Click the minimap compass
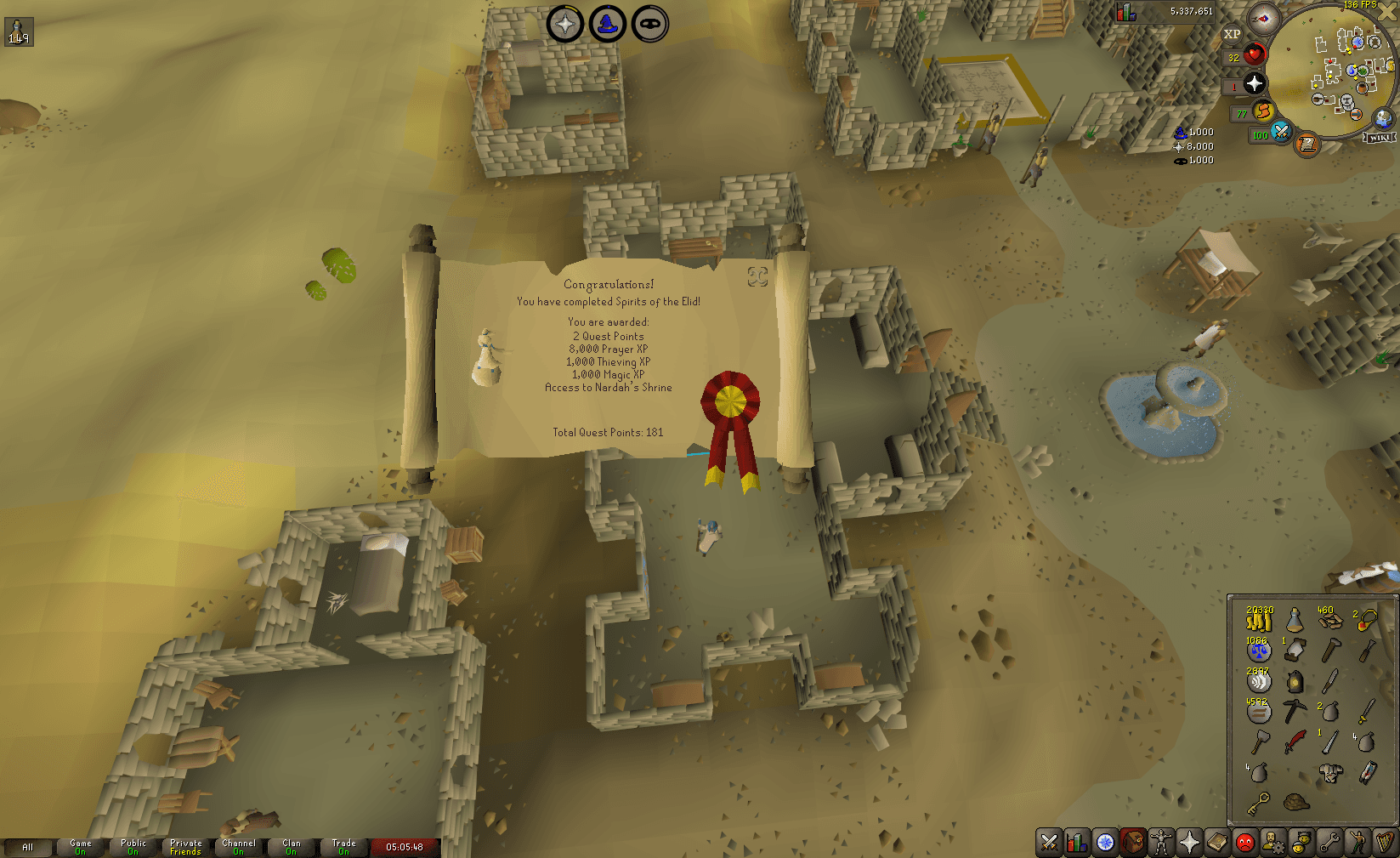1400x858 pixels. click(x=1262, y=20)
